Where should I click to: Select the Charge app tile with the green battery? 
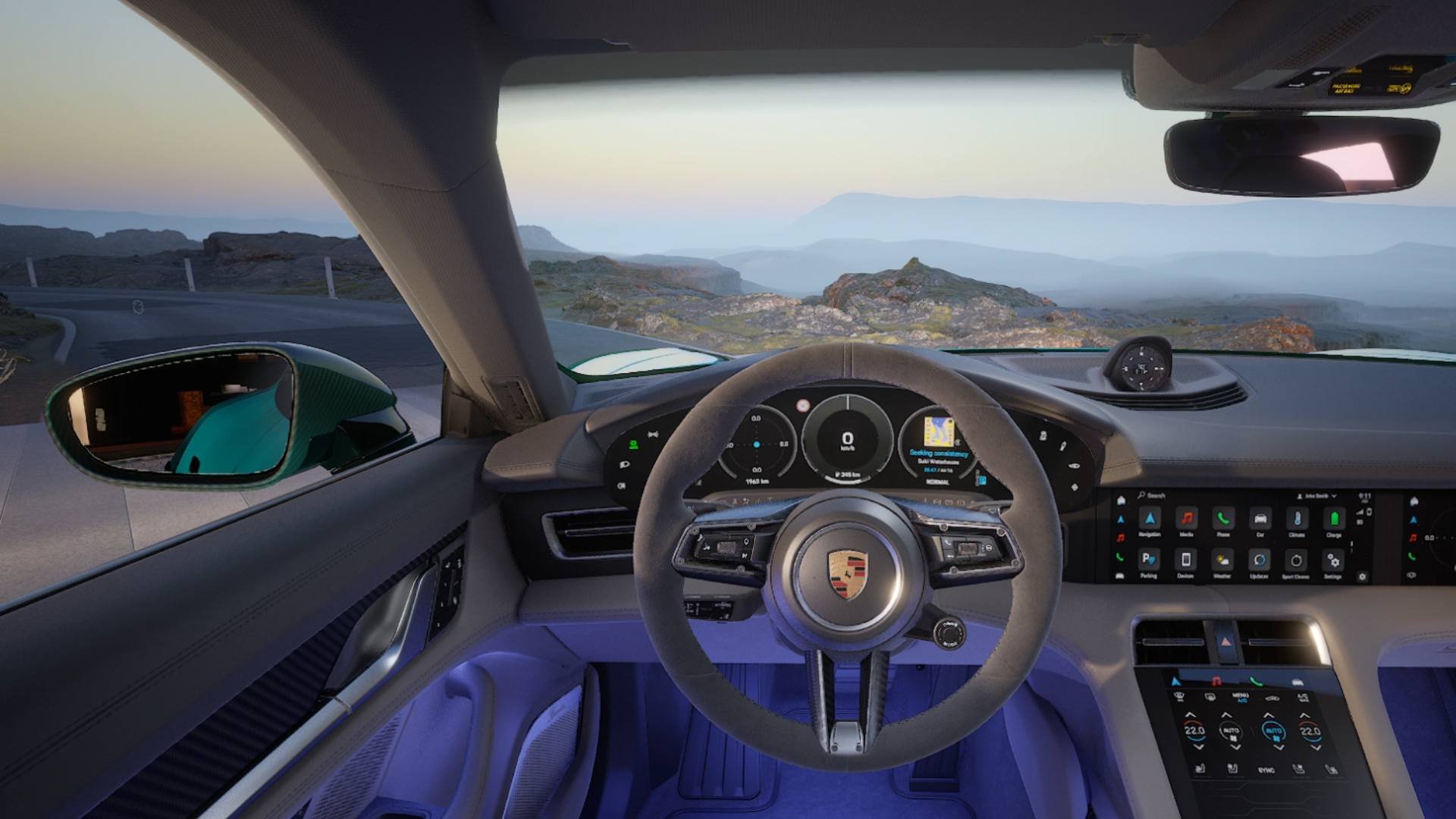tap(1334, 519)
